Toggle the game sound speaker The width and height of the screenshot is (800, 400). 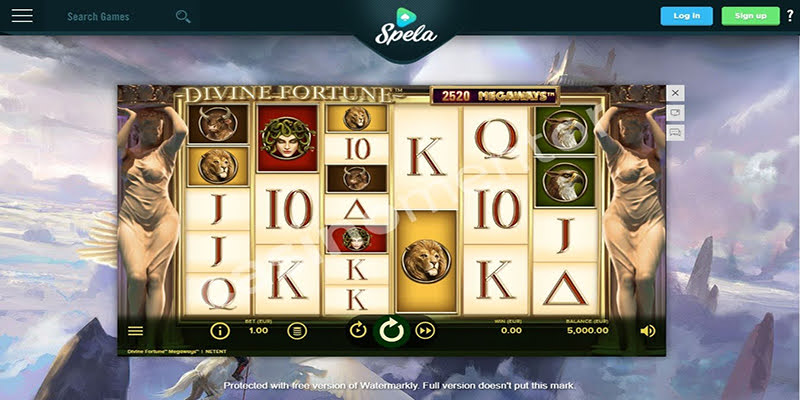[648, 330]
